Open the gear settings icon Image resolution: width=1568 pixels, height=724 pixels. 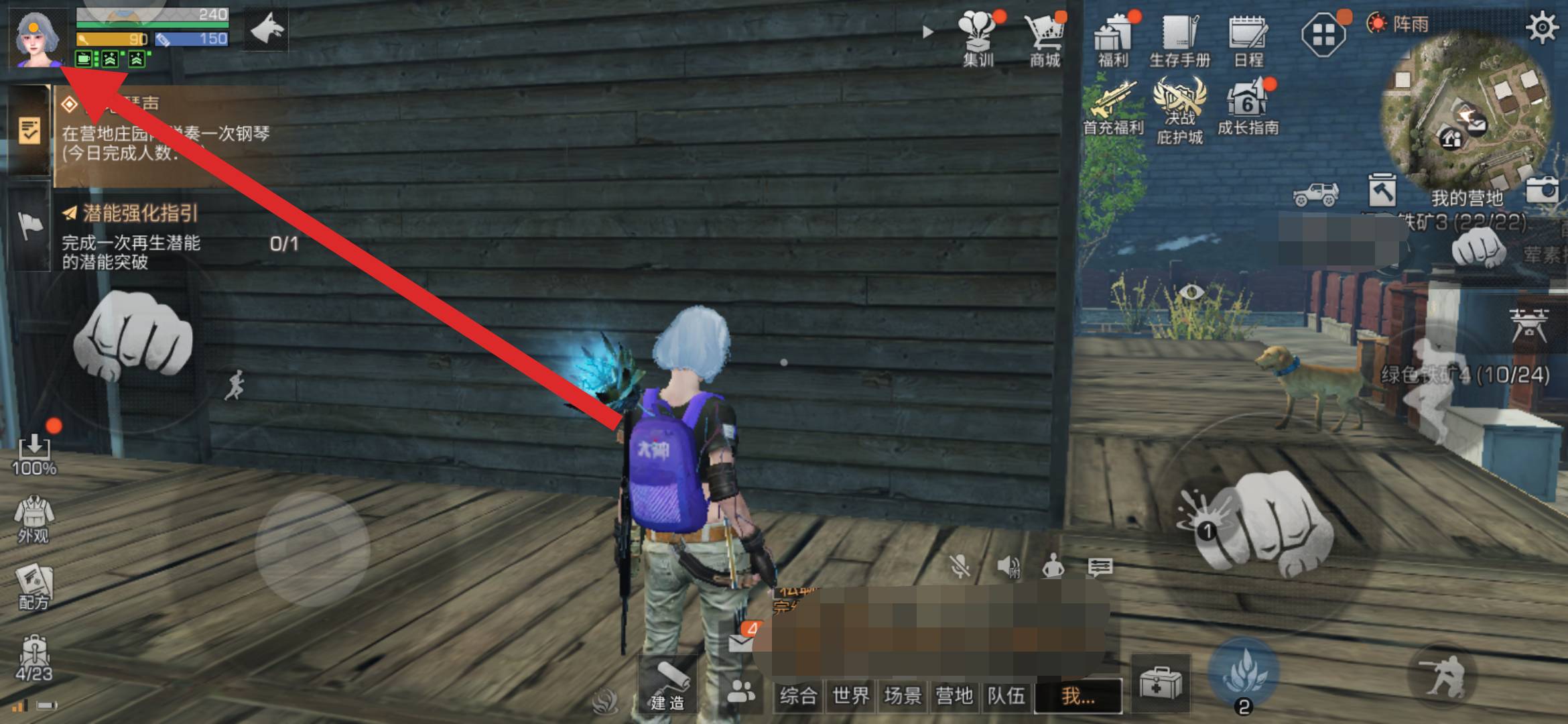[x=1541, y=28]
